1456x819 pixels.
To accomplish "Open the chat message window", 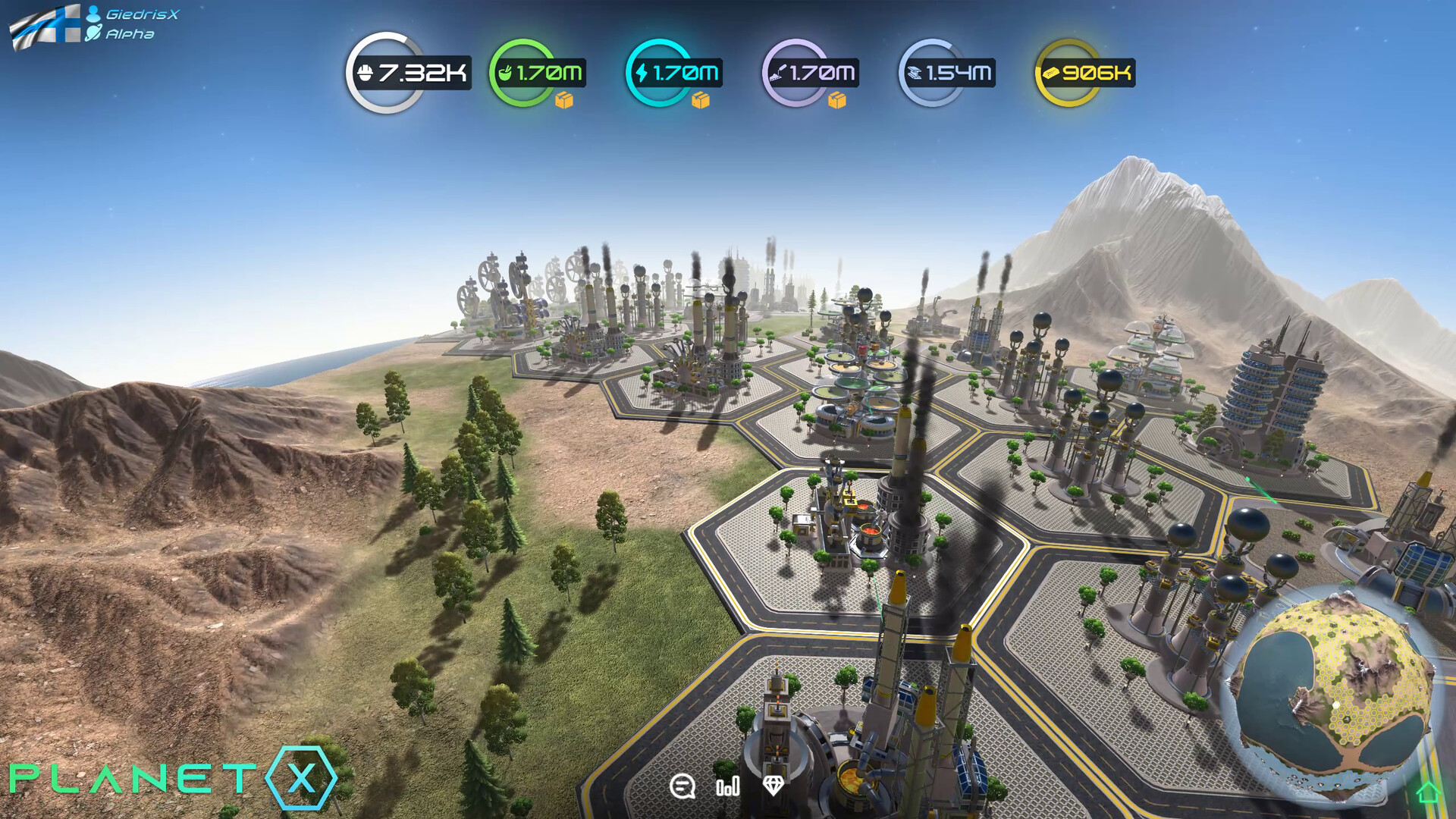I will tap(683, 788).
